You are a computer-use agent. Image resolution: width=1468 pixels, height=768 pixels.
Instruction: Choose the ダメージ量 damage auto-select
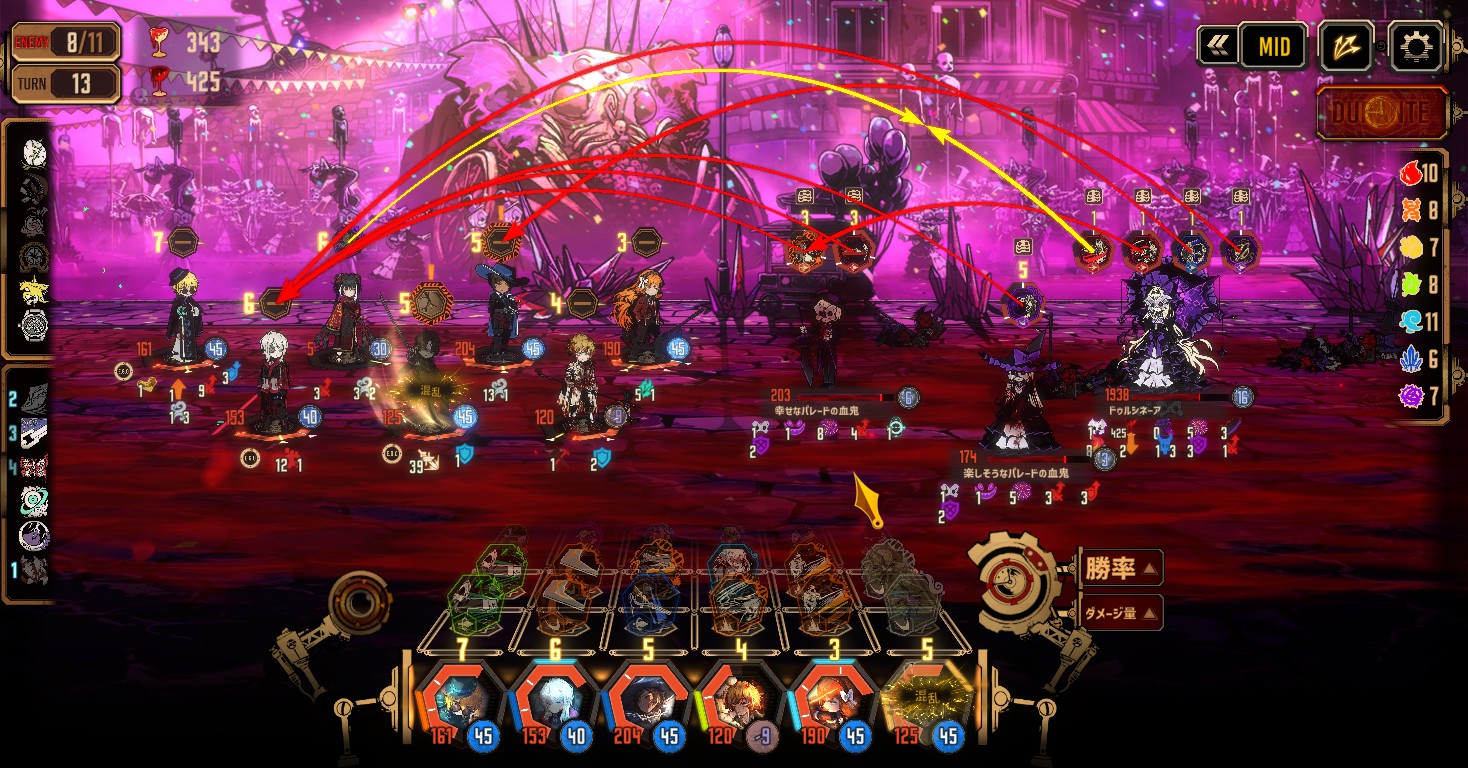tap(1119, 612)
